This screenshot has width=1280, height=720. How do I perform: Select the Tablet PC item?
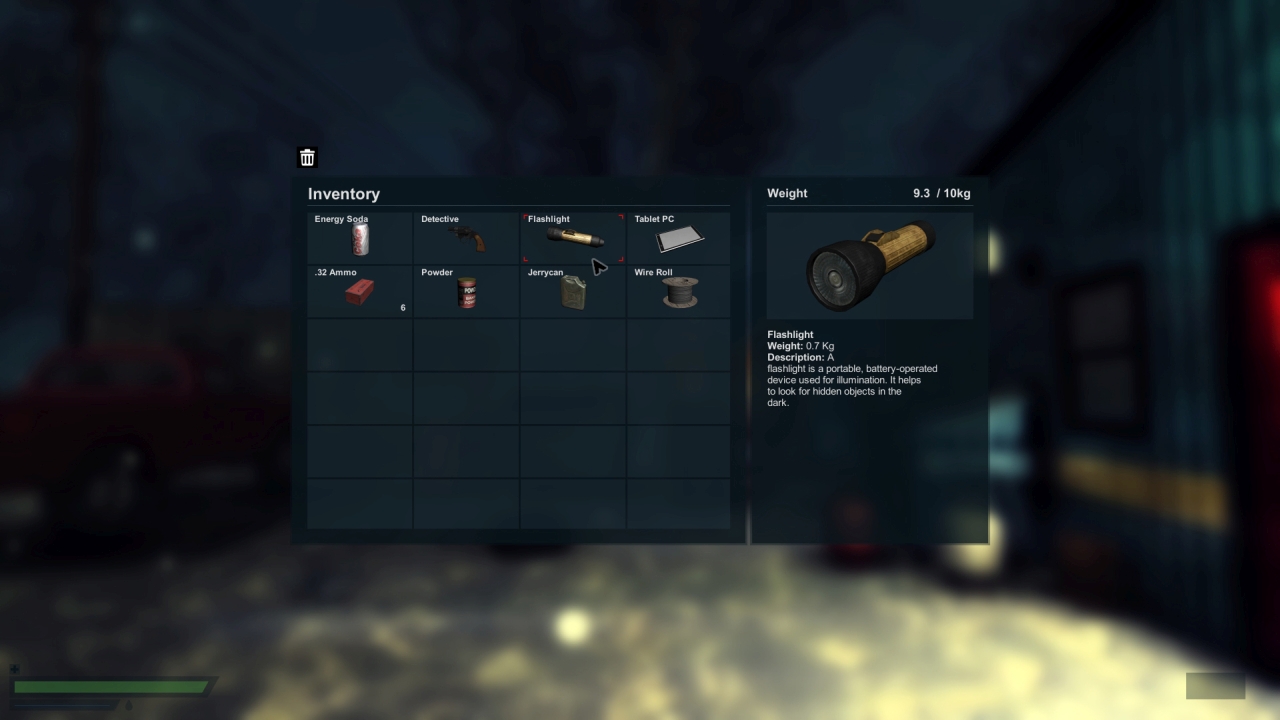pos(678,238)
